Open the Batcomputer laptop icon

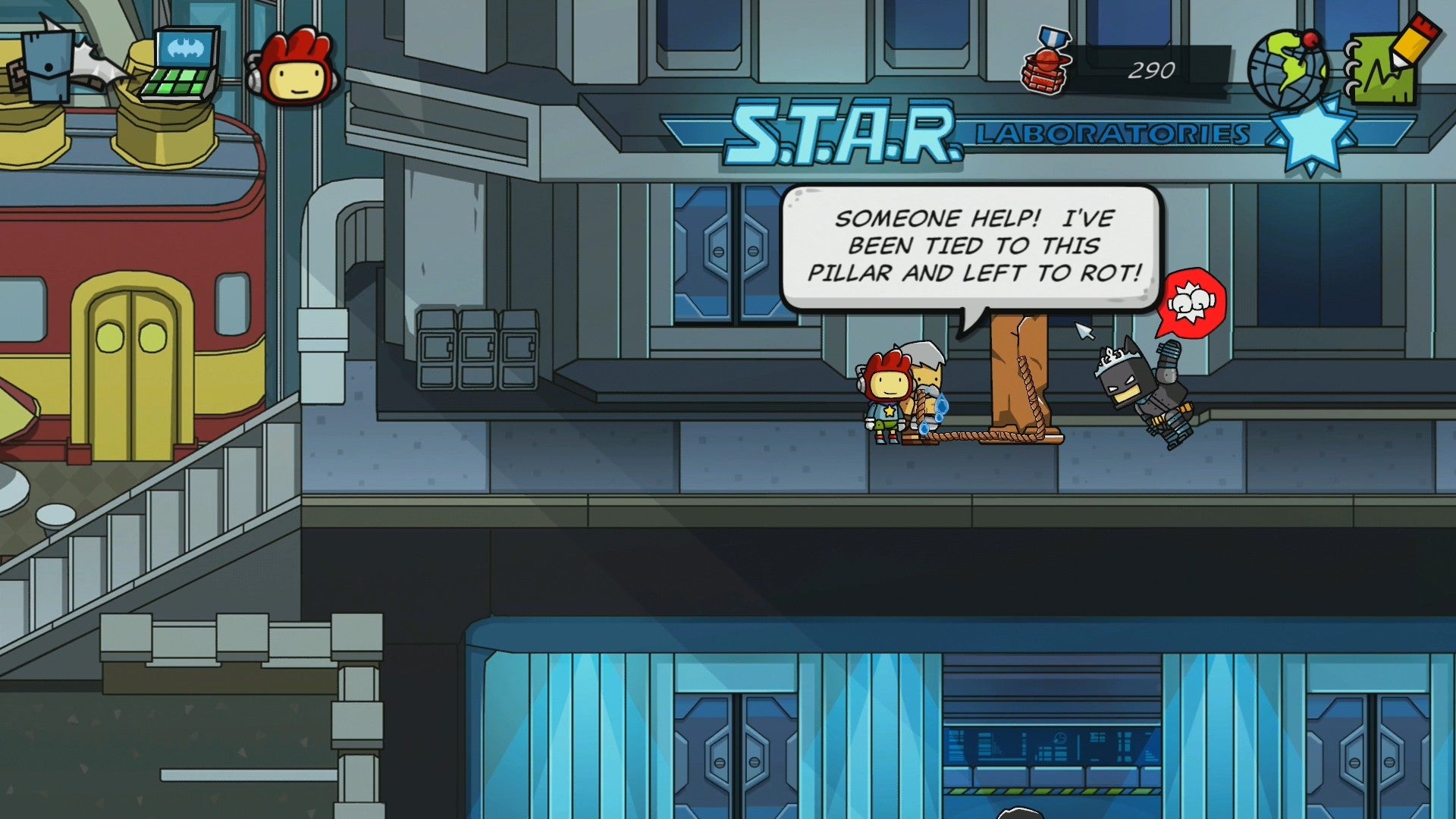coord(180,66)
